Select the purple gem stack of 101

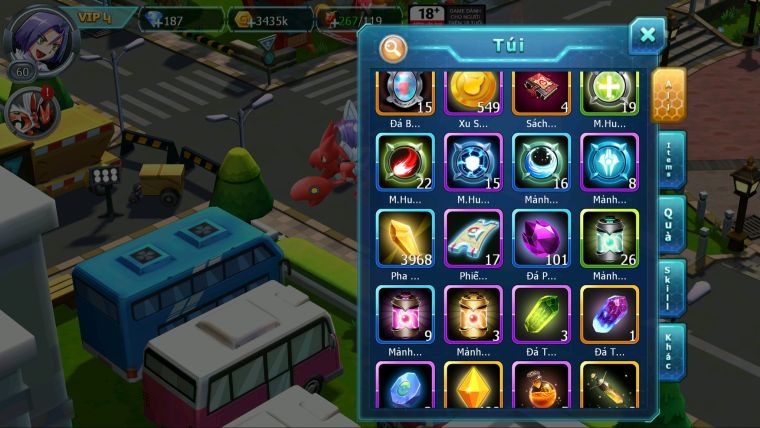pos(541,239)
